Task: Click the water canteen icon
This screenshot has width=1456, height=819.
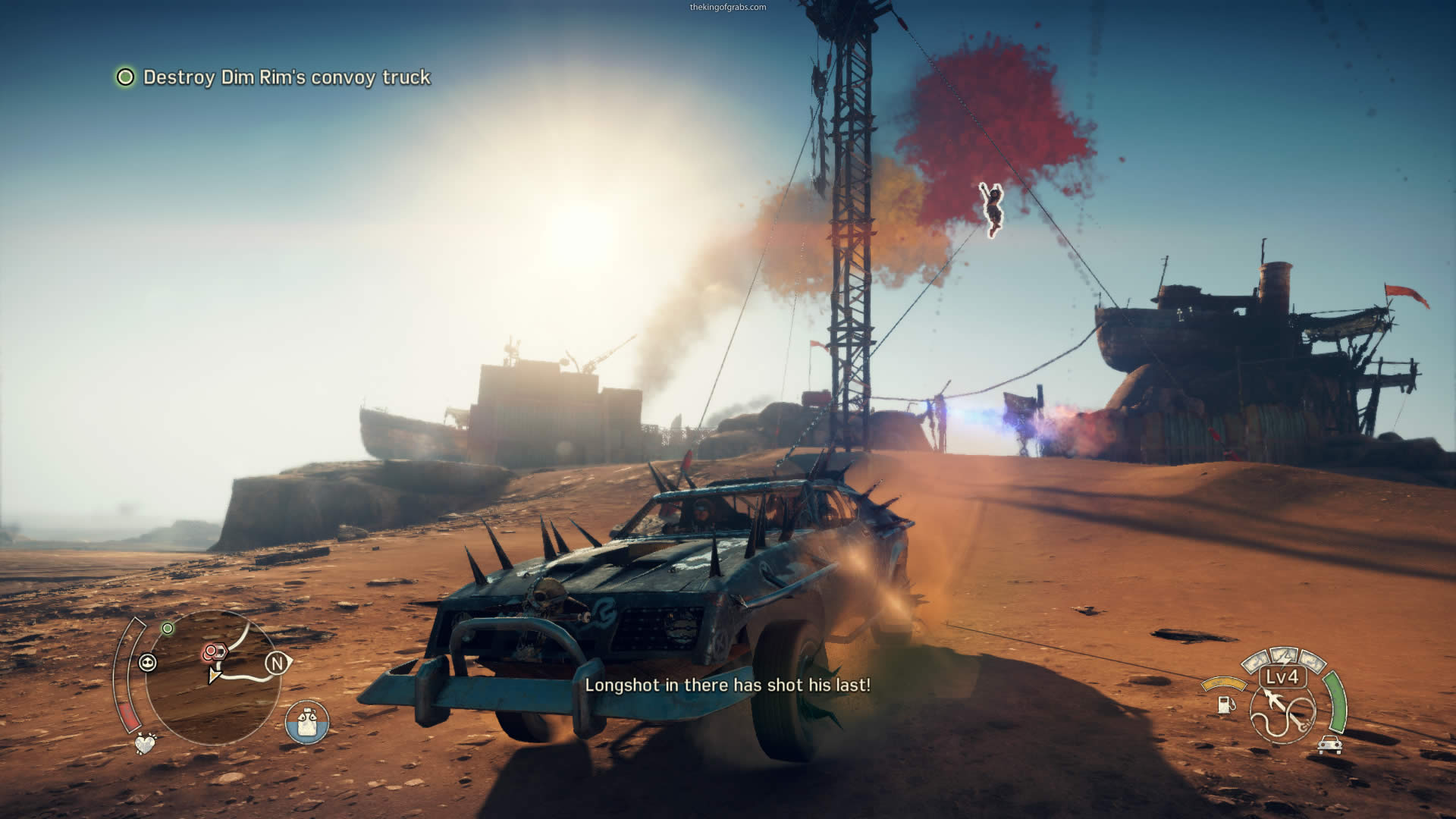Action: [307, 721]
